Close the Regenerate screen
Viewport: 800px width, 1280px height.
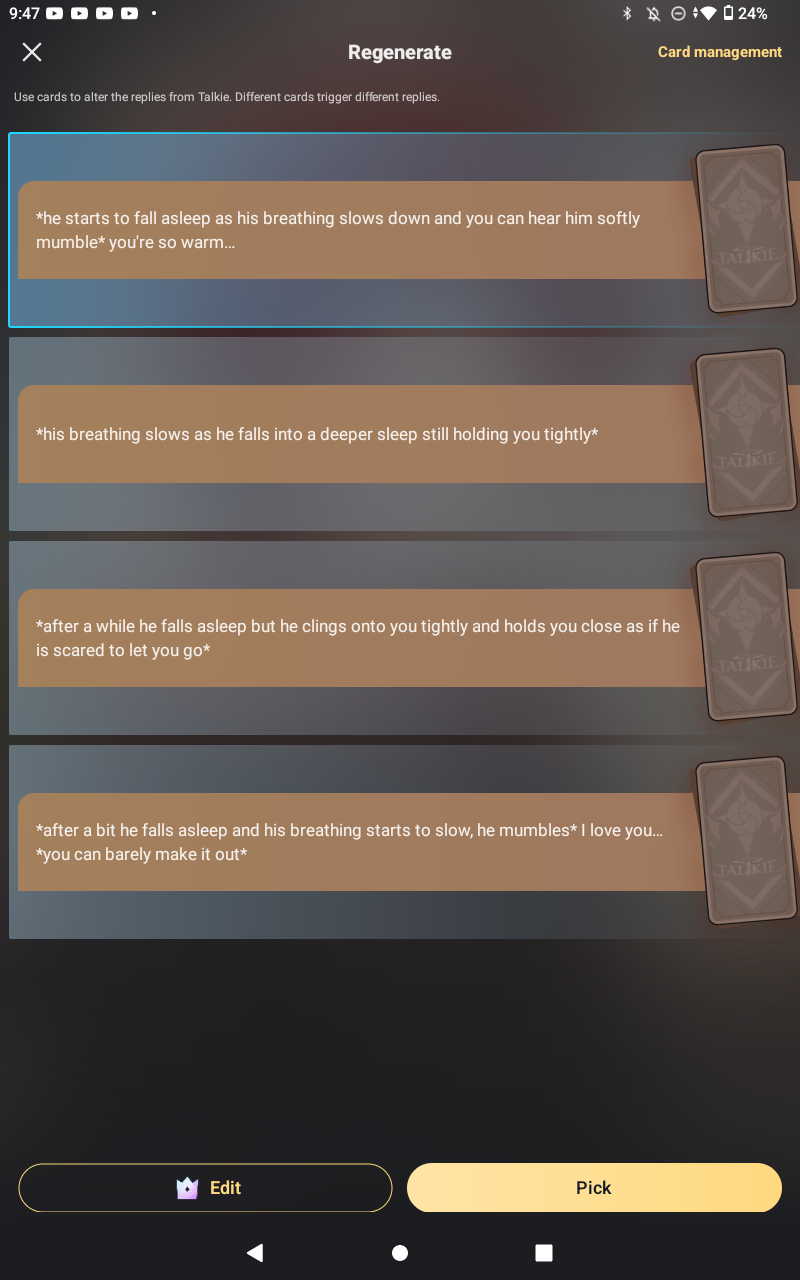[32, 52]
